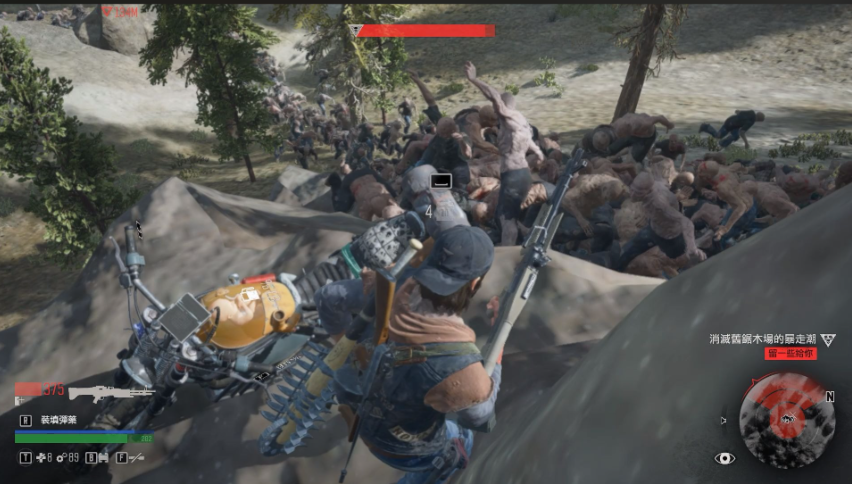
Task: Select the horde objective tracker text
Action: pos(762,339)
